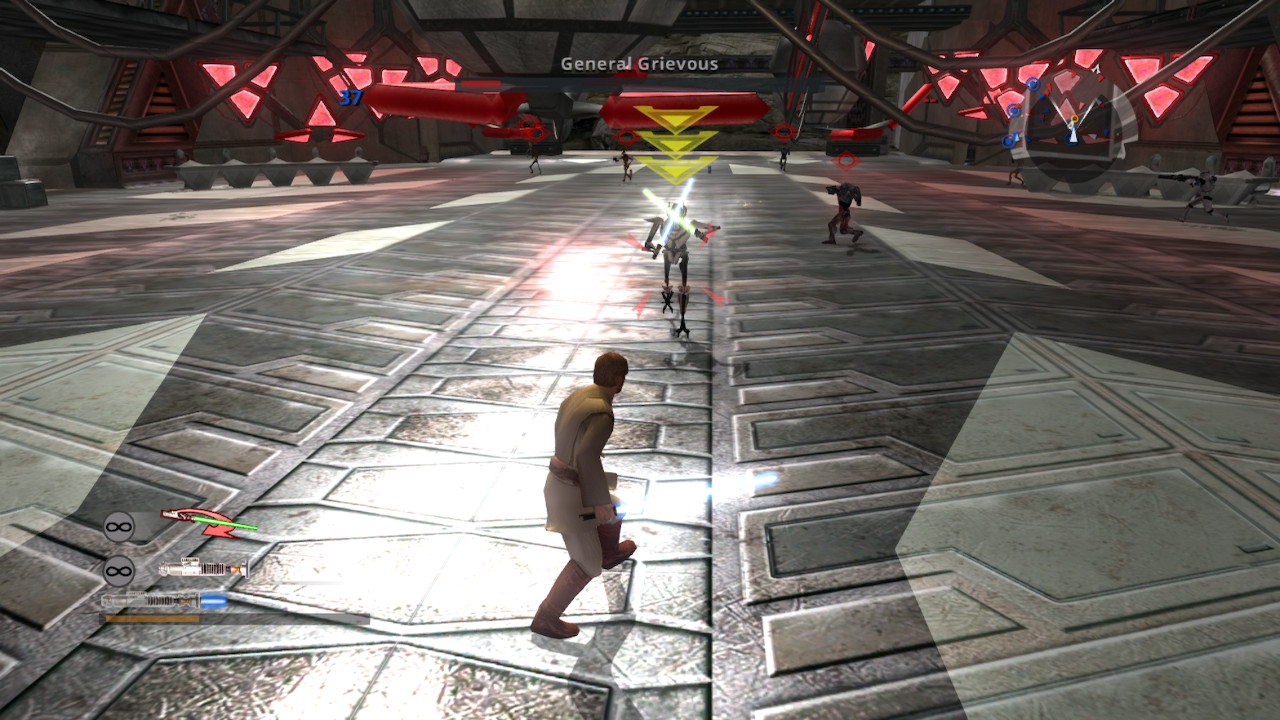Viewport: 1280px width, 720px height.
Task: Click the yellow target arrows over Grievous
Action: (x=676, y=144)
